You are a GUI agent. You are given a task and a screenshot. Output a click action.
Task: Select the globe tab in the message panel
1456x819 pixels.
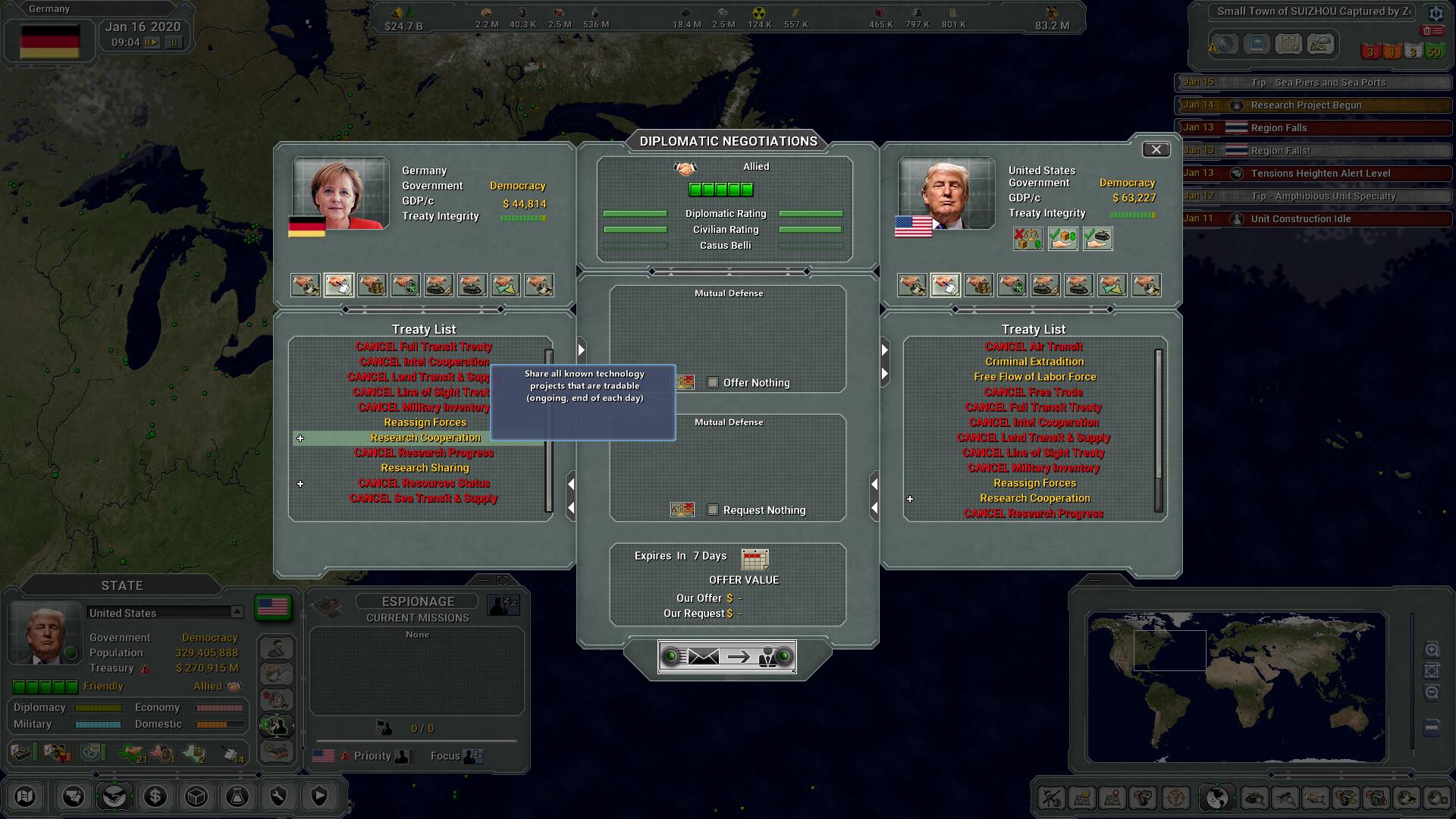[1225, 43]
